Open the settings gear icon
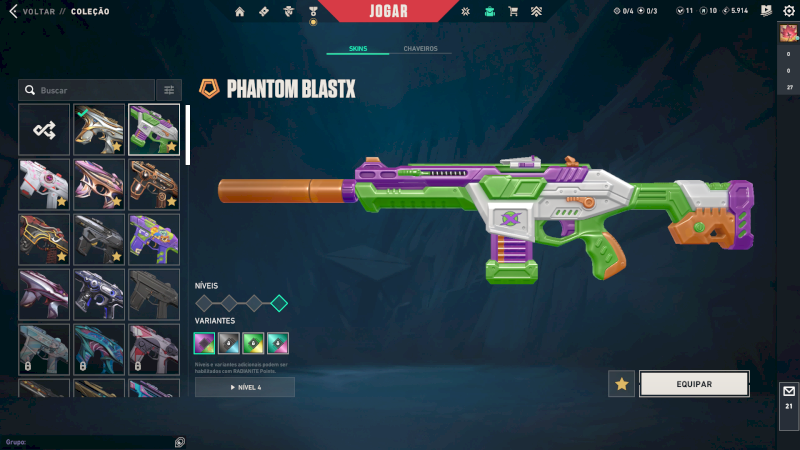This screenshot has height=450, width=800. point(788,11)
